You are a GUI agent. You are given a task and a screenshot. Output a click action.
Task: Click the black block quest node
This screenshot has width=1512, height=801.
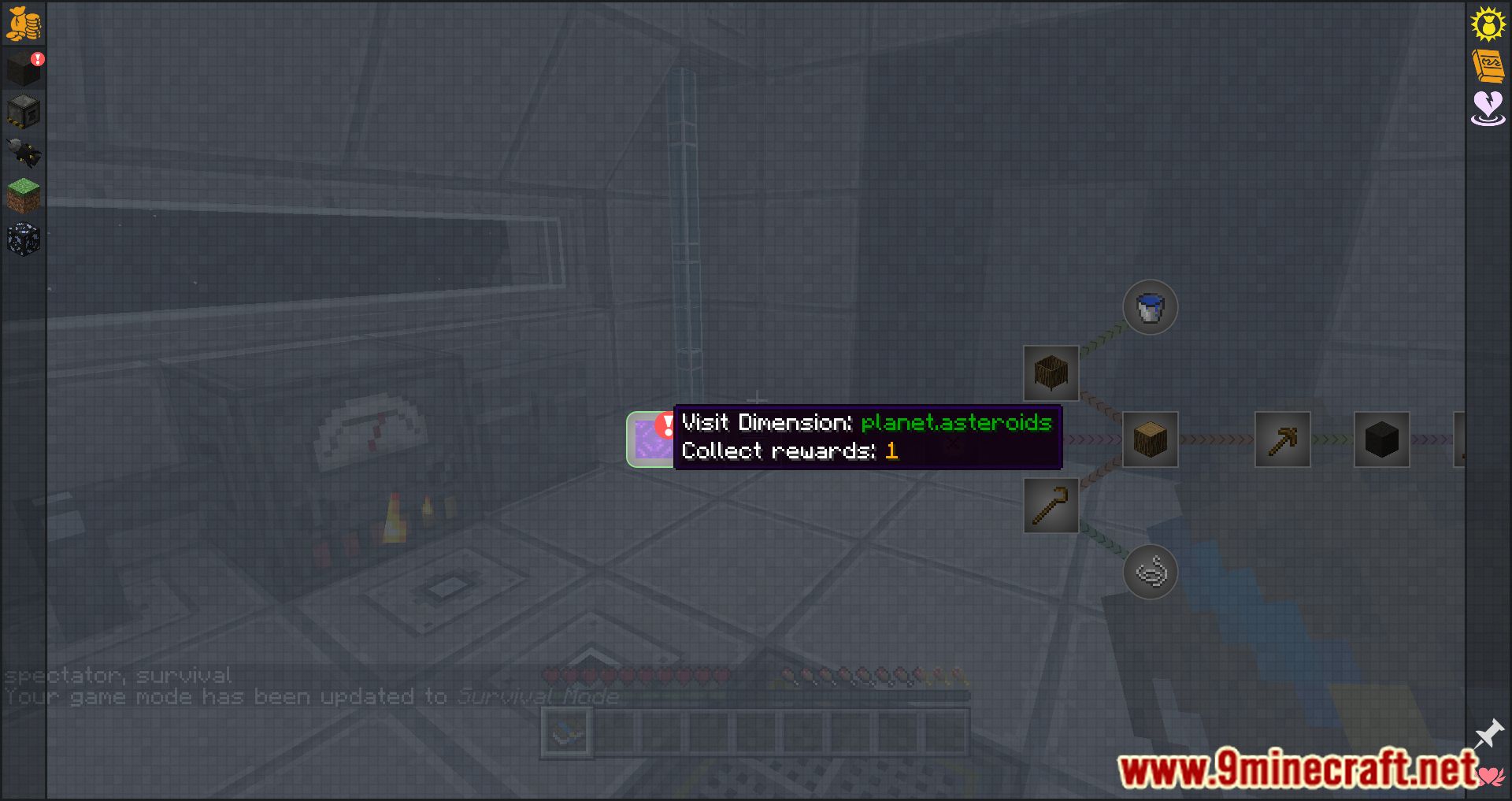1381,439
